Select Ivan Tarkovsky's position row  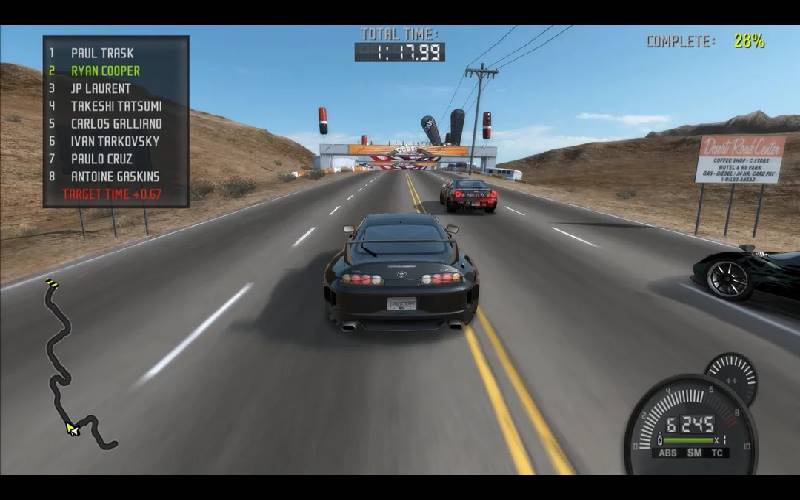[115, 141]
